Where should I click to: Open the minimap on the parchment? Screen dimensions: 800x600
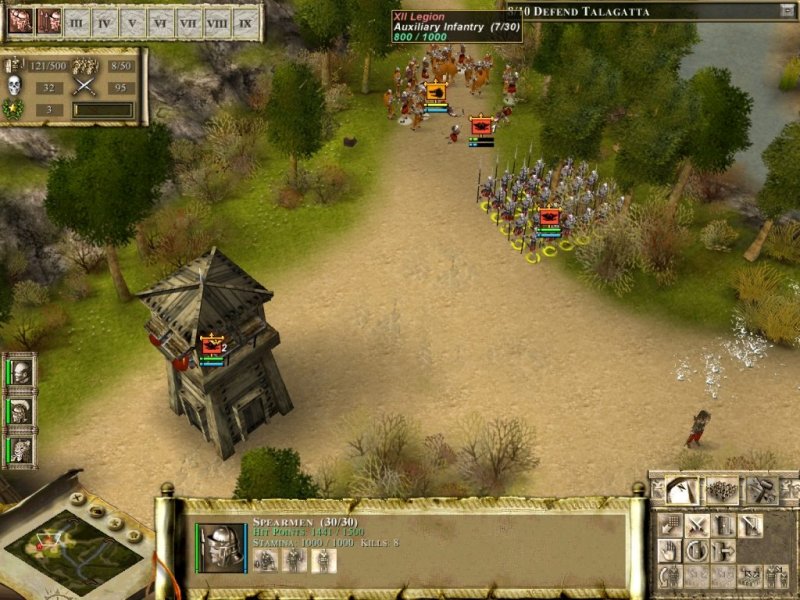[75, 551]
